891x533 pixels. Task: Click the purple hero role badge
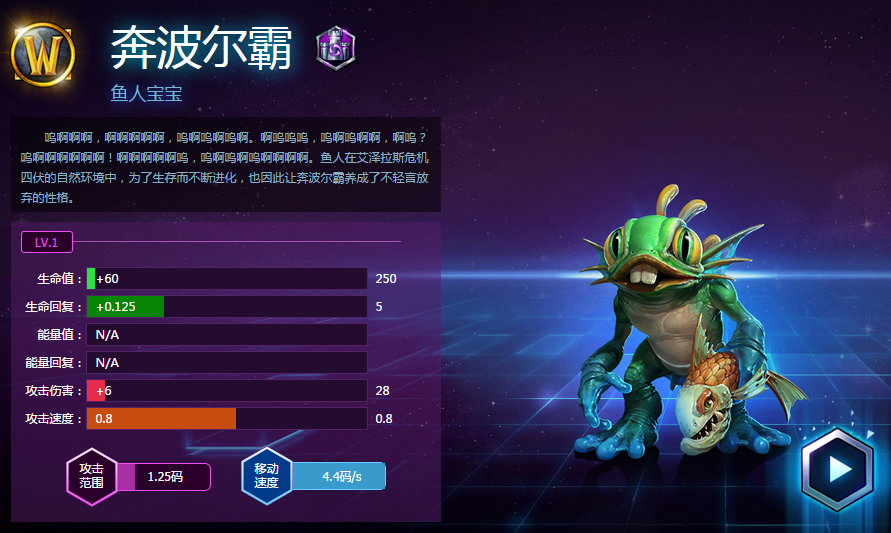tap(335, 48)
